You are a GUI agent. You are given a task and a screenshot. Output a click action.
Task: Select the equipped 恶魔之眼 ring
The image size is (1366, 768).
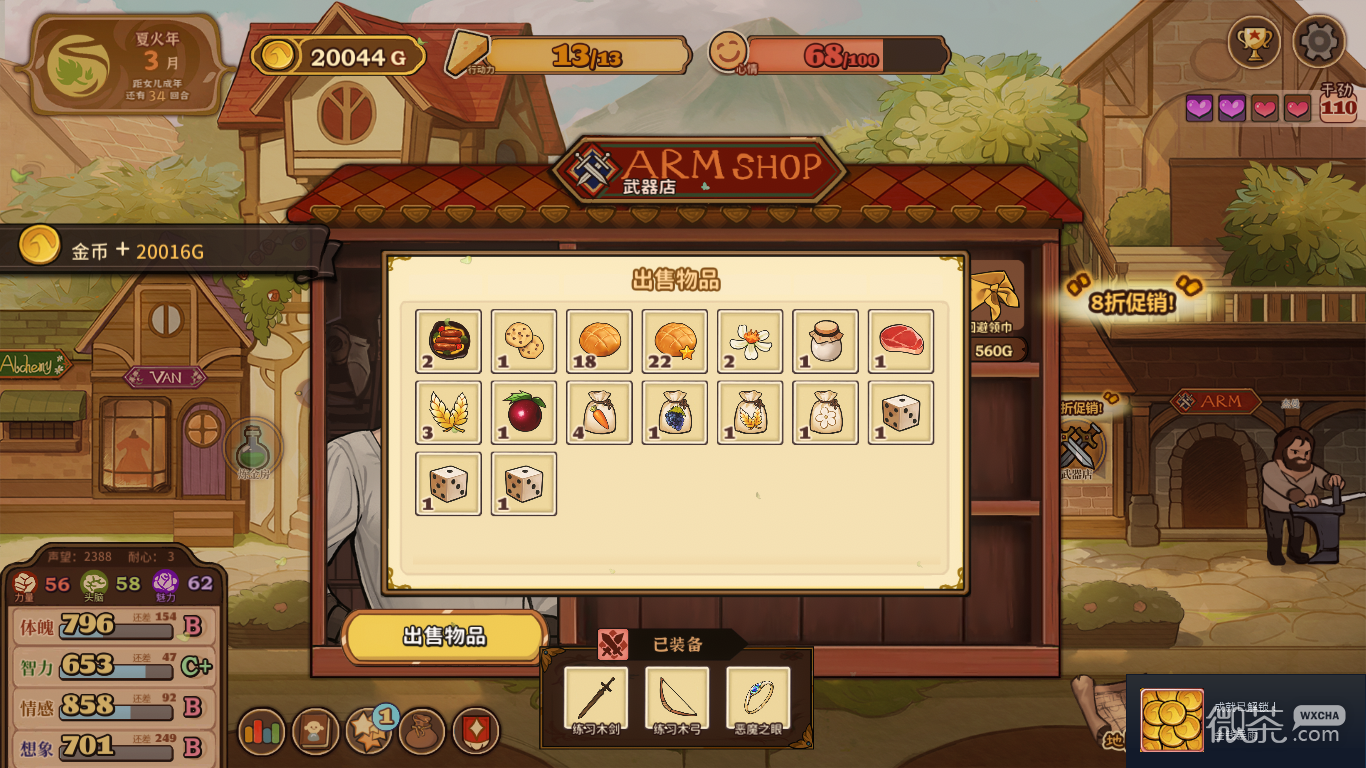pyautogui.click(x=758, y=700)
